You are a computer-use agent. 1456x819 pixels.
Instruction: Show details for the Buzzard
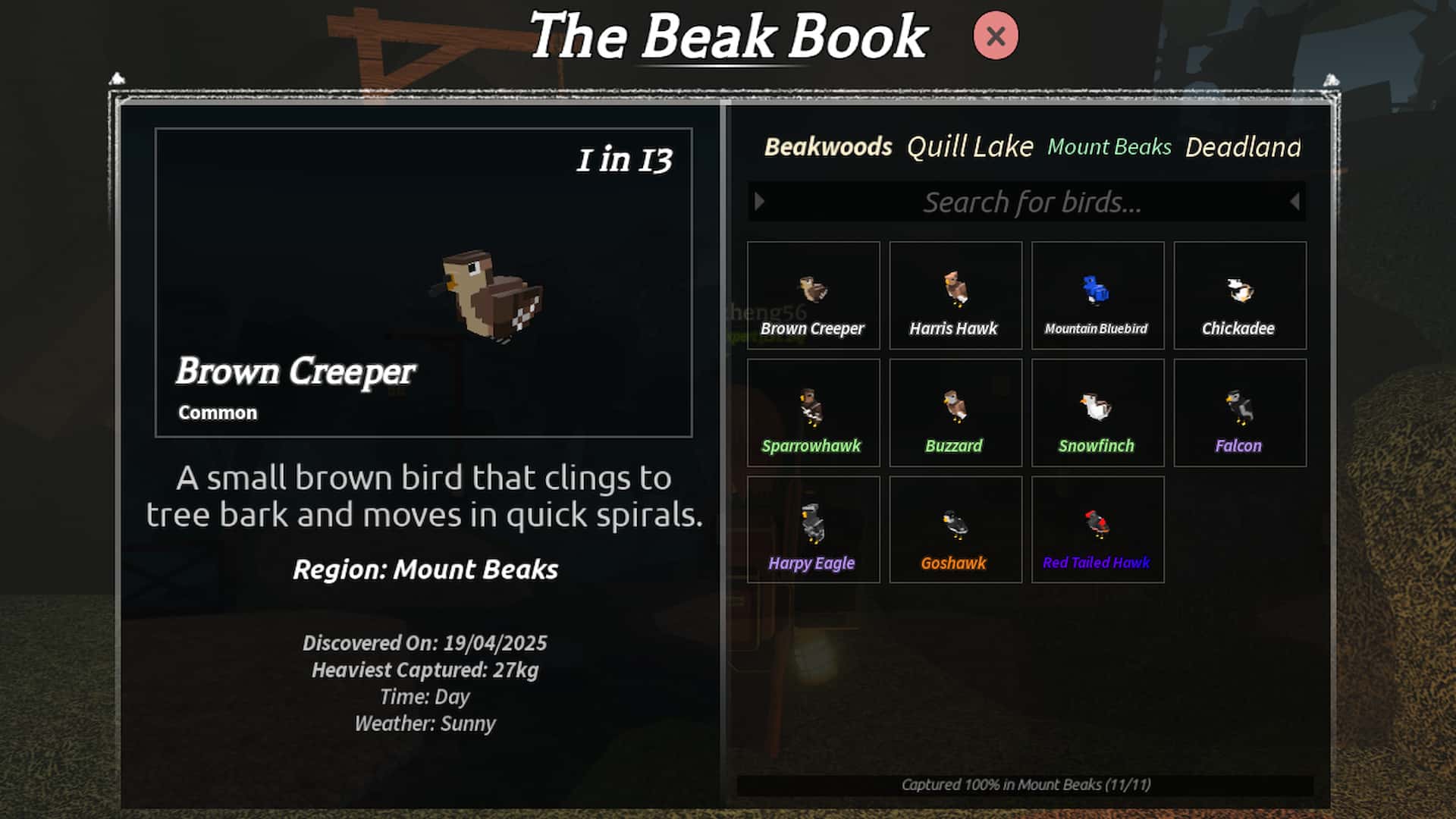tap(955, 413)
